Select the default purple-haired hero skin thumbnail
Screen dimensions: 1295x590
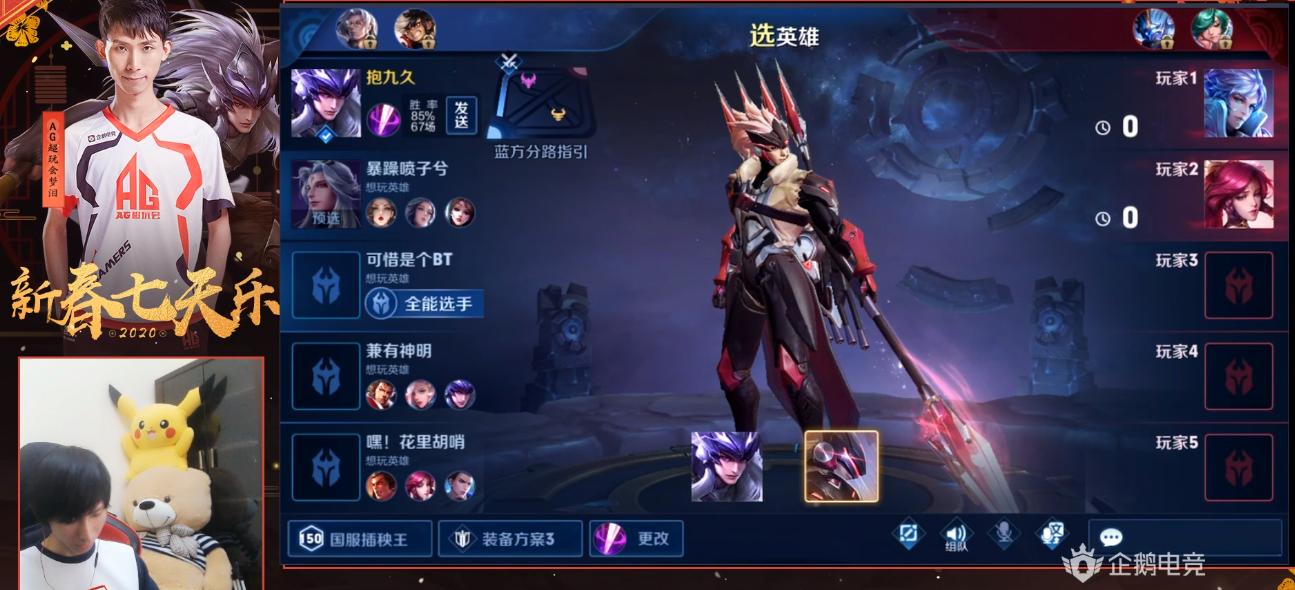coord(727,466)
